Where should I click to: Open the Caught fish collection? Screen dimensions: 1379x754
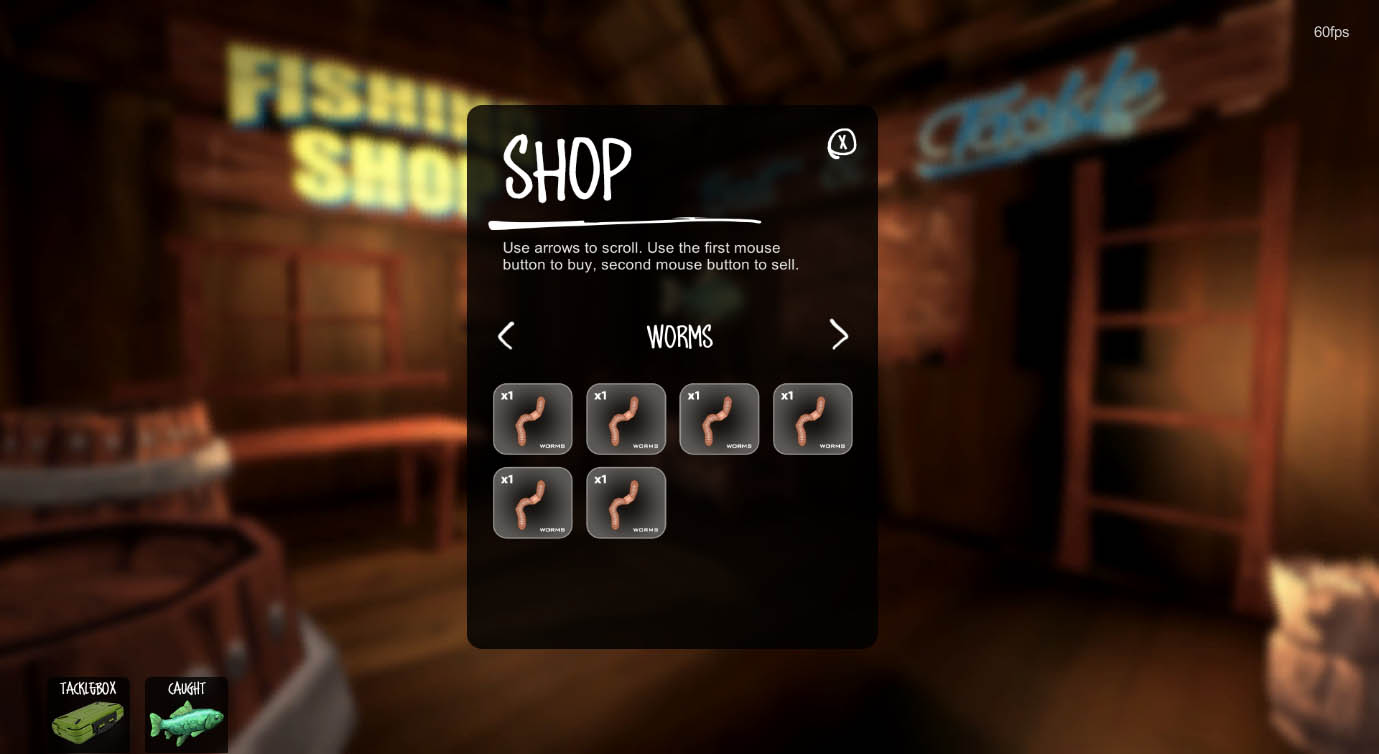pos(186,714)
